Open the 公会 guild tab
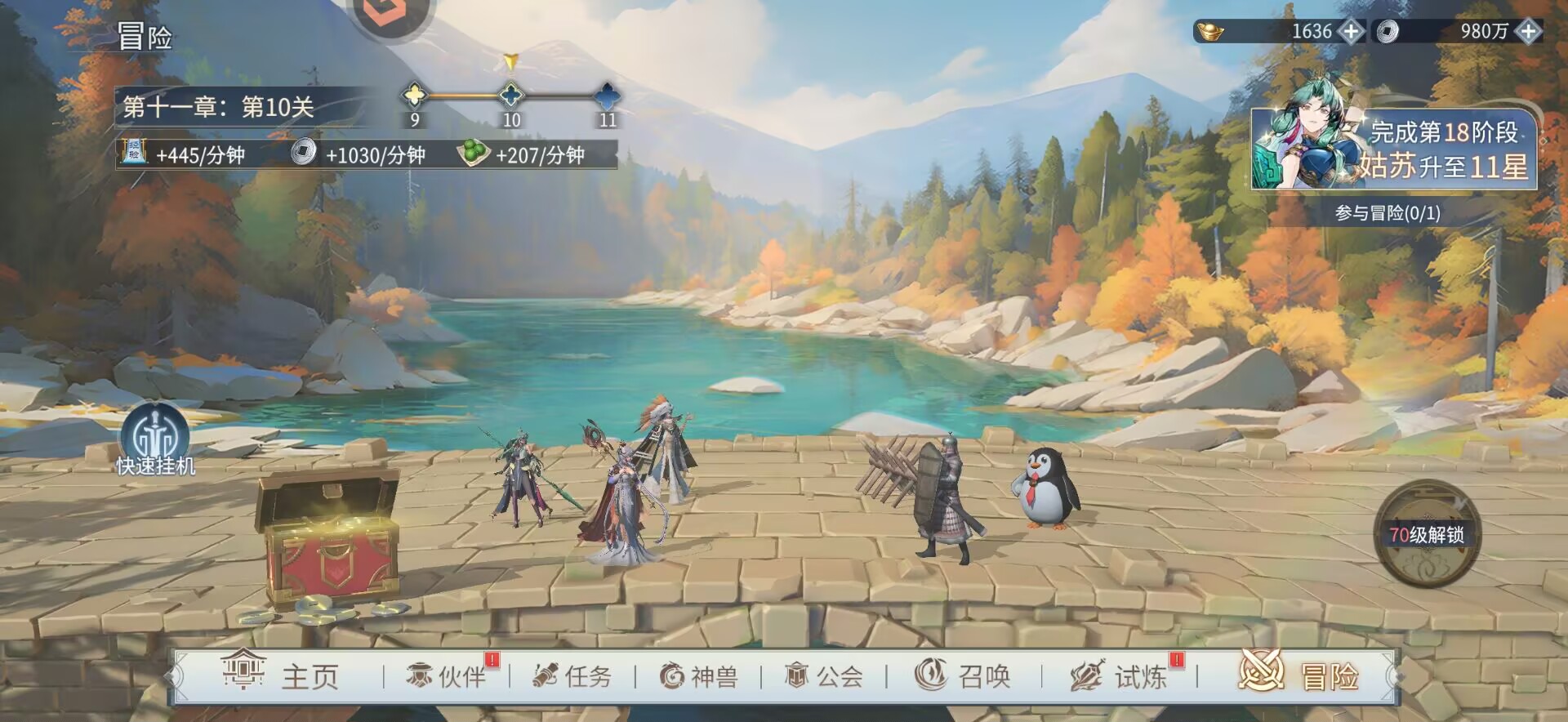Viewport: 1568px width, 722px height. 823,676
